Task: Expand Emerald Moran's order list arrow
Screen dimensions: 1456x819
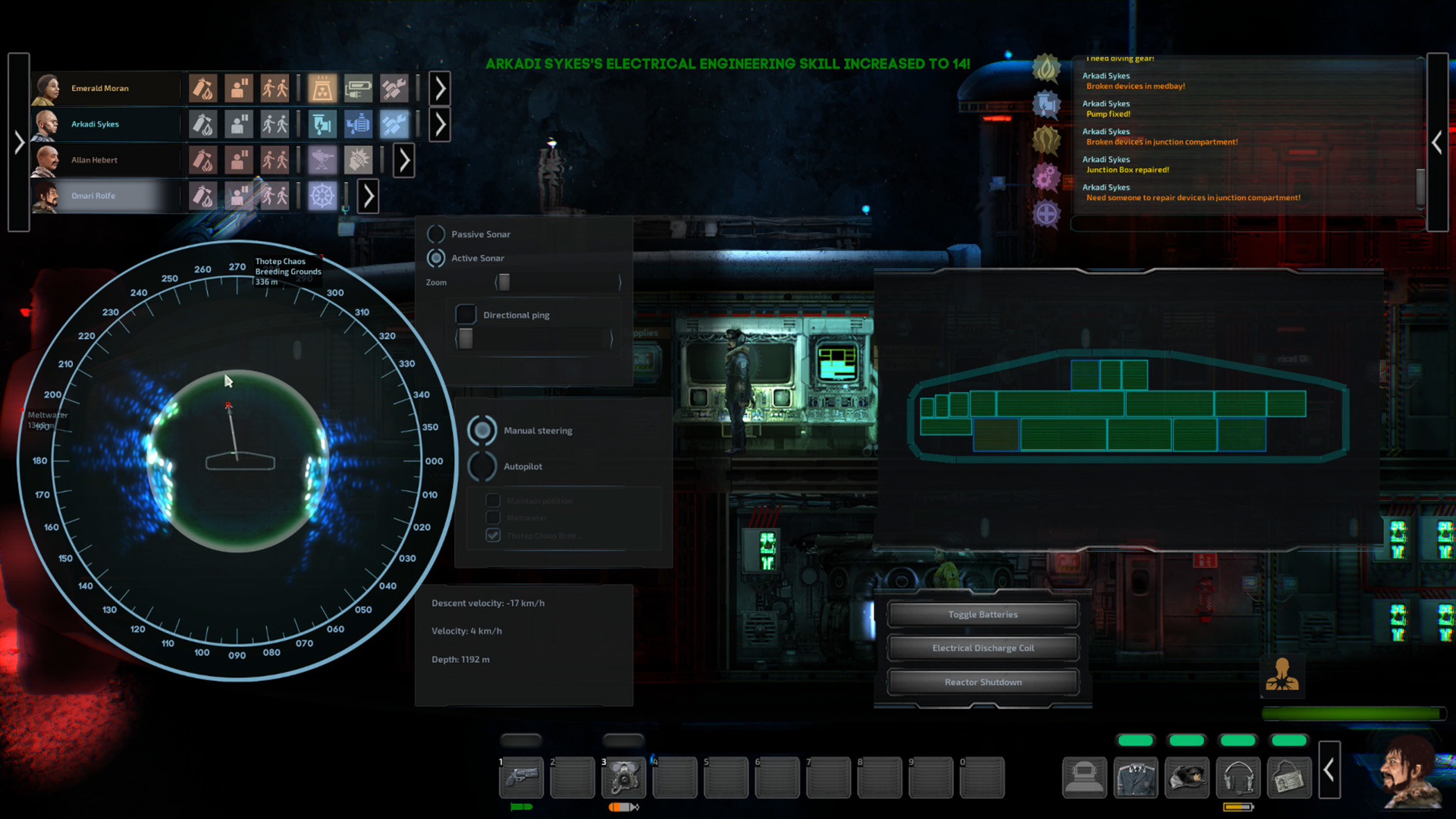Action: point(440,89)
